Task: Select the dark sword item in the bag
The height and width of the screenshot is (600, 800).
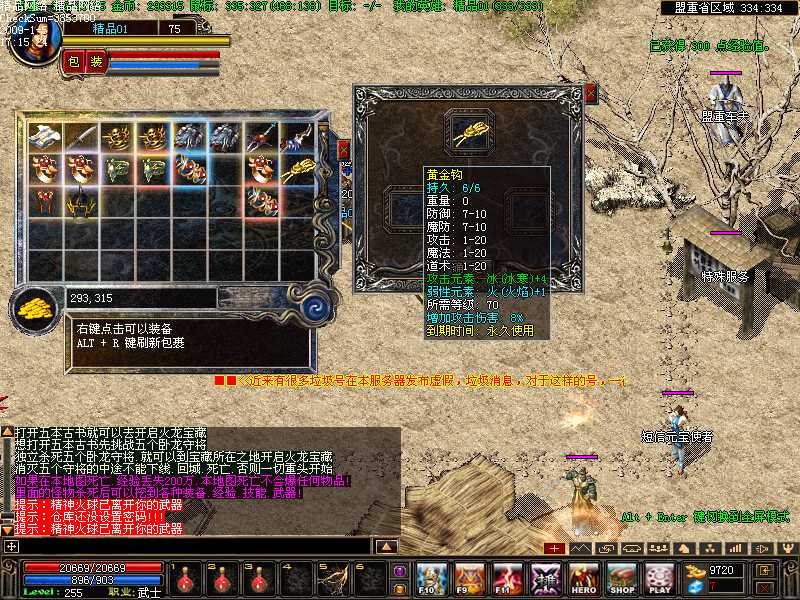Action: tap(81, 138)
